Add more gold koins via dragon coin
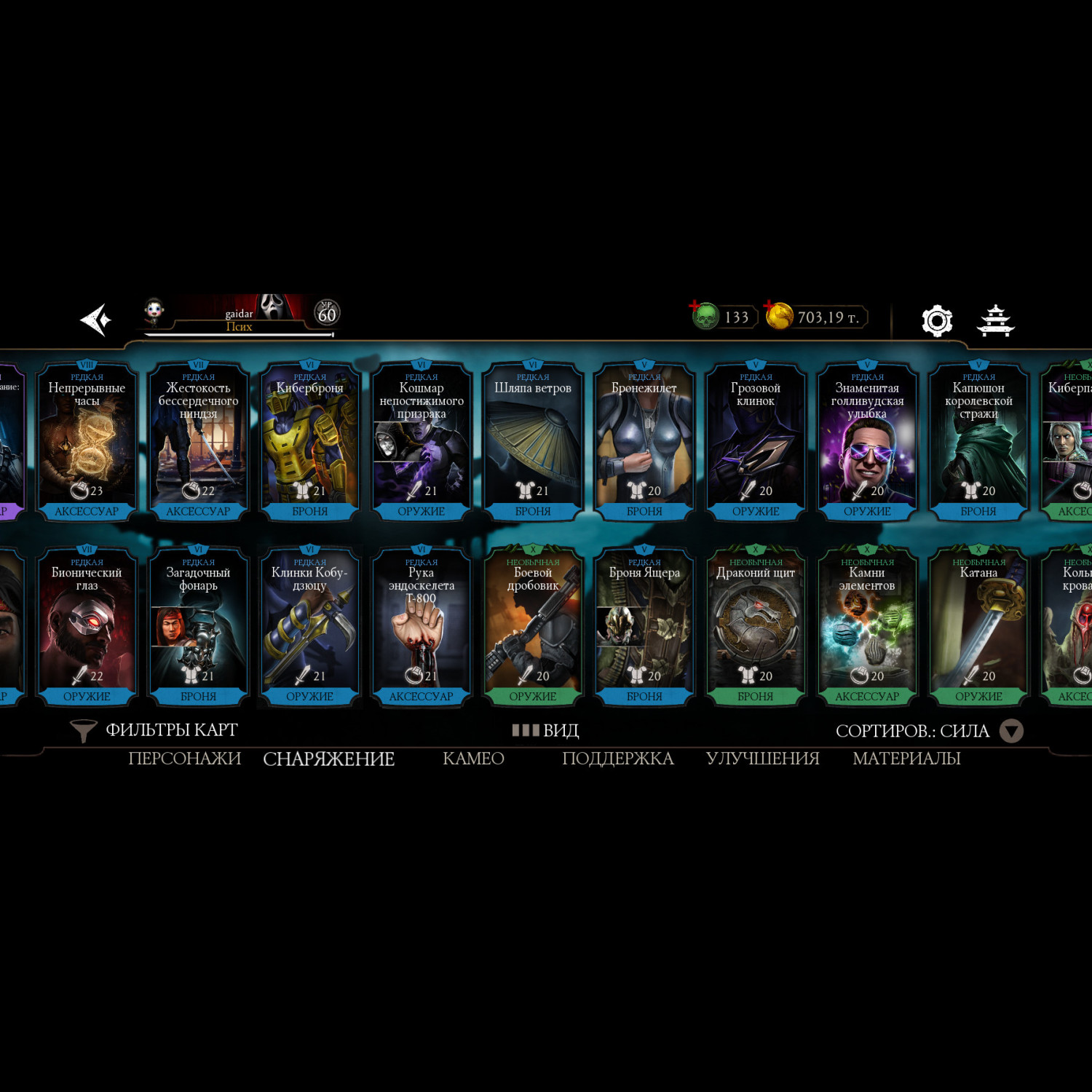The width and height of the screenshot is (1092, 1092). pos(778,316)
